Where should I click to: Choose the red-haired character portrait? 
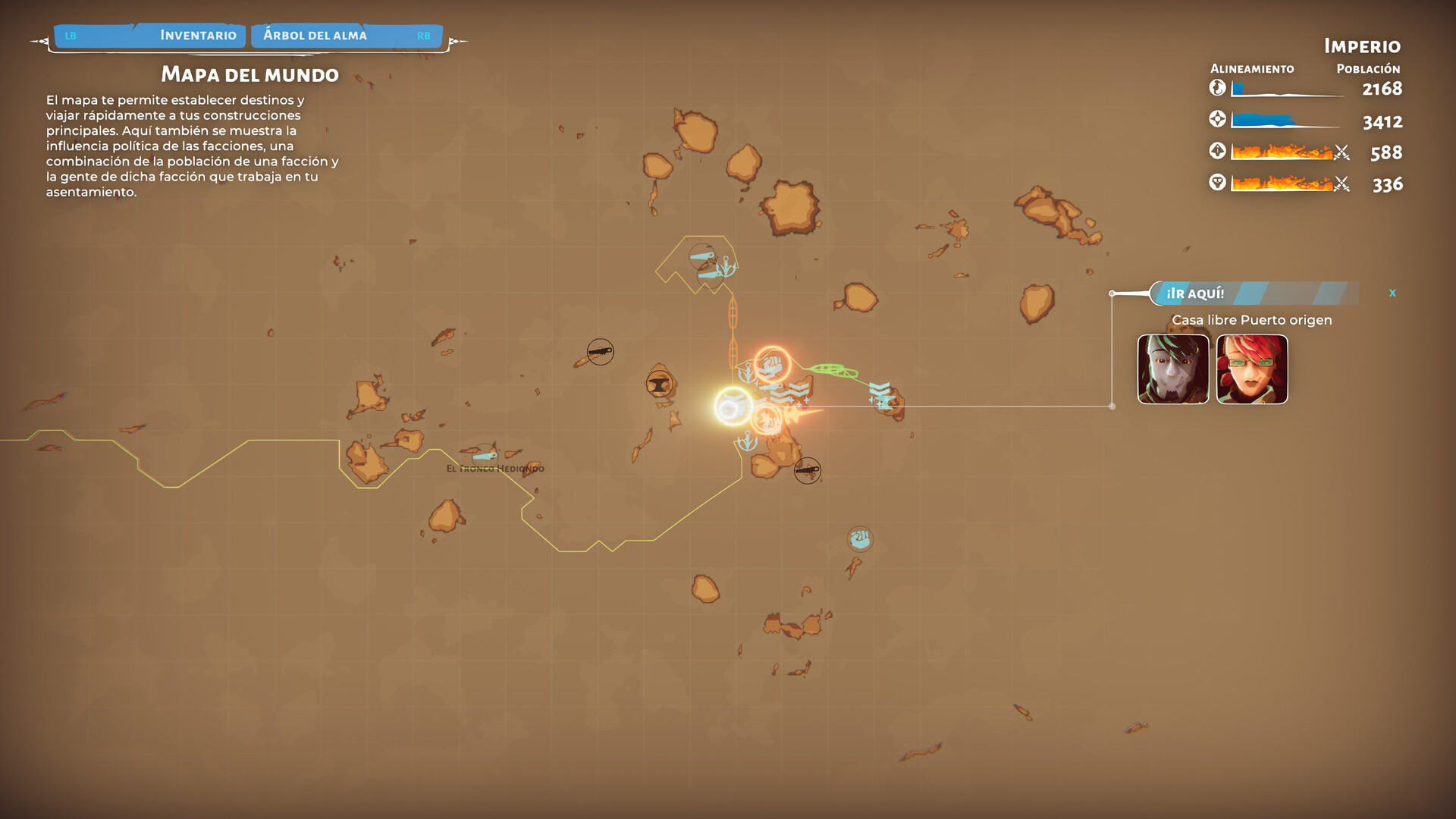[x=1252, y=369]
